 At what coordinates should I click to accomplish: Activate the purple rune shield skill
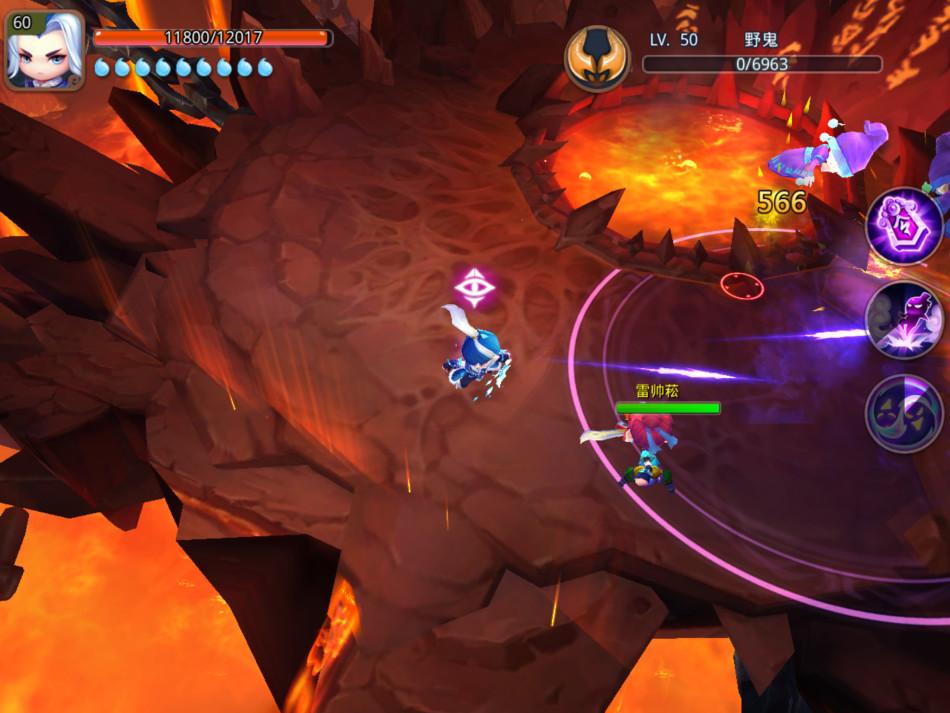[903, 227]
